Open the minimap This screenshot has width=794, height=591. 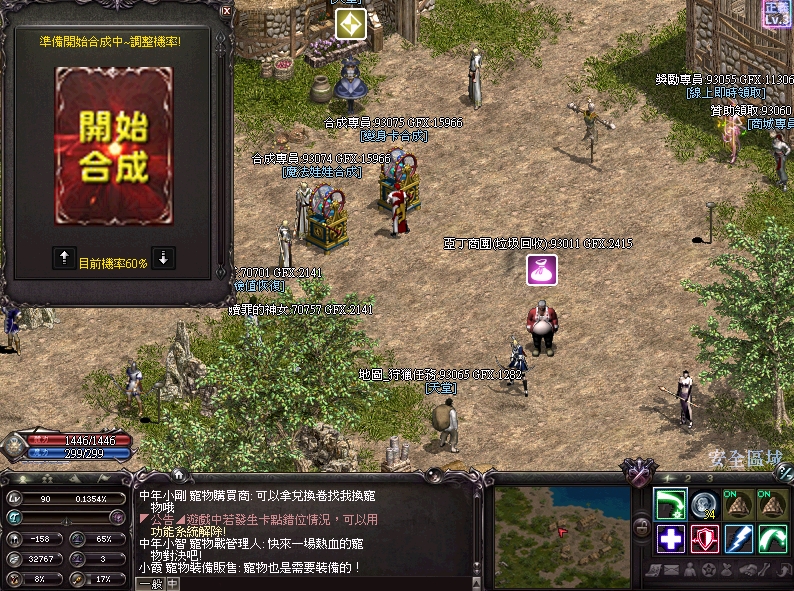[562, 523]
